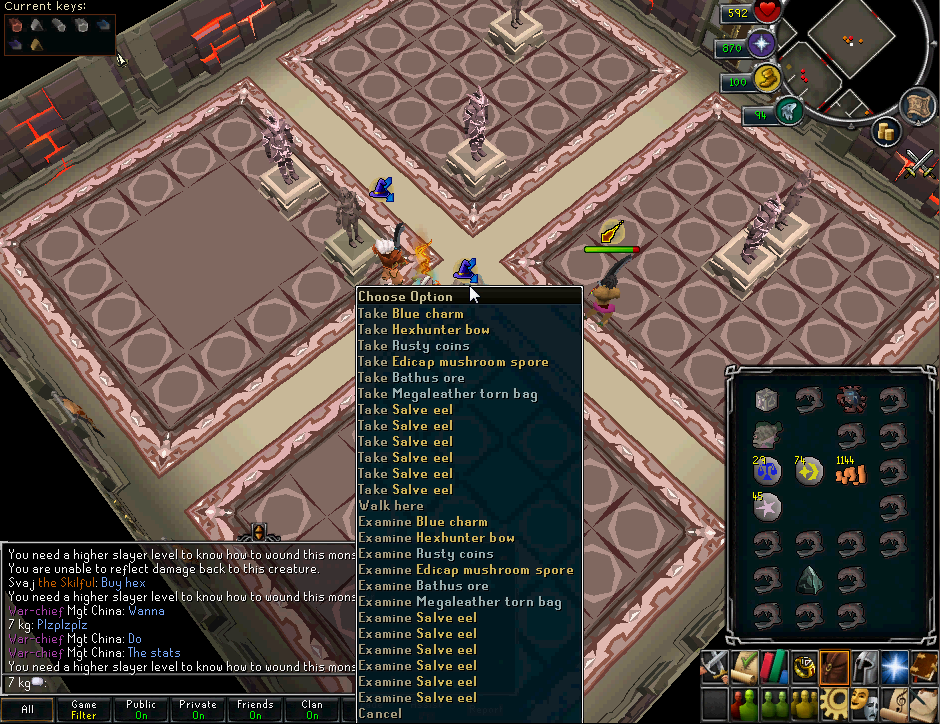
Task: Cancel the Choose Option menu
Action: point(380,713)
